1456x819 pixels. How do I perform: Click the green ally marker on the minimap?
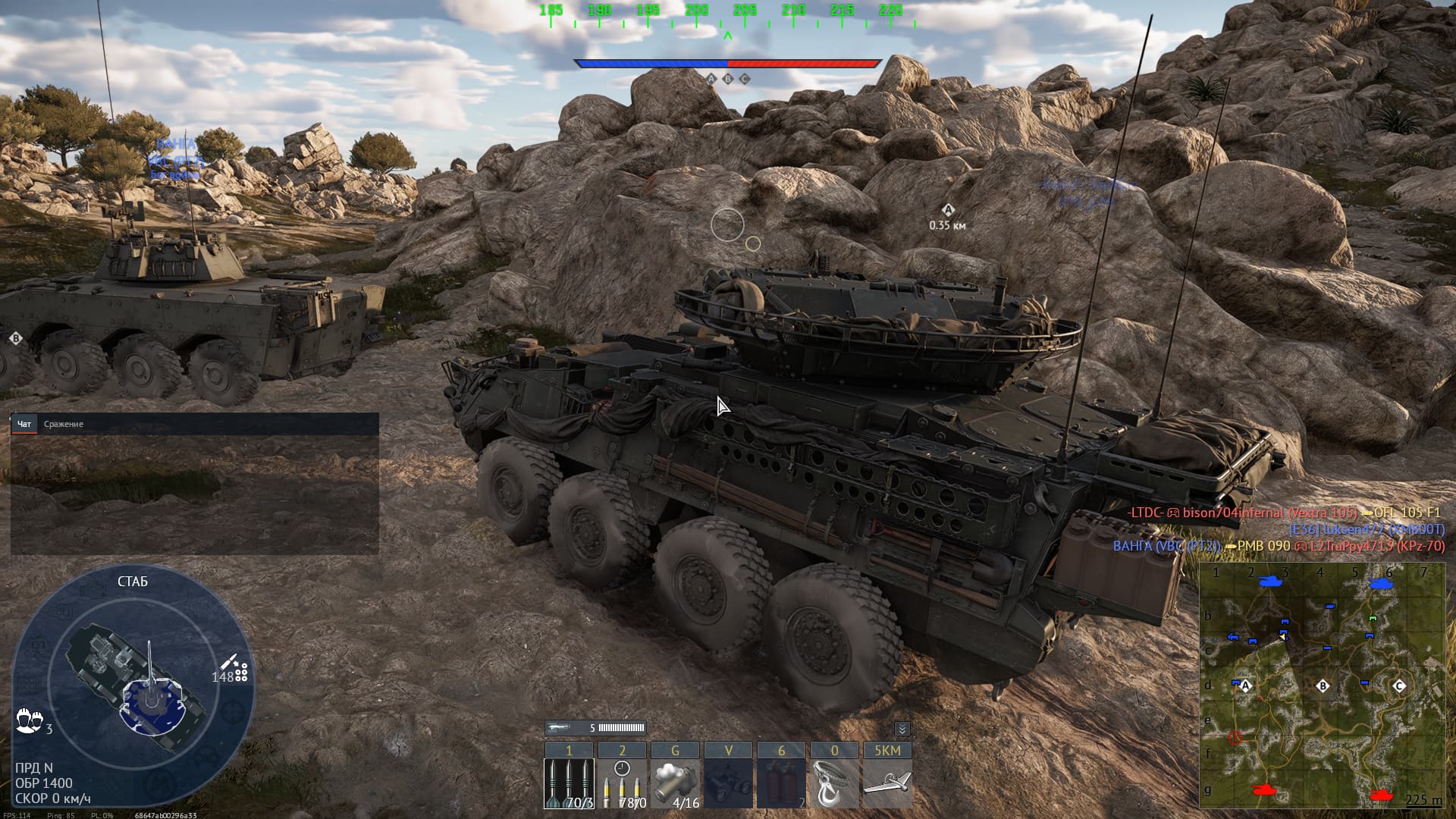(x=1372, y=618)
